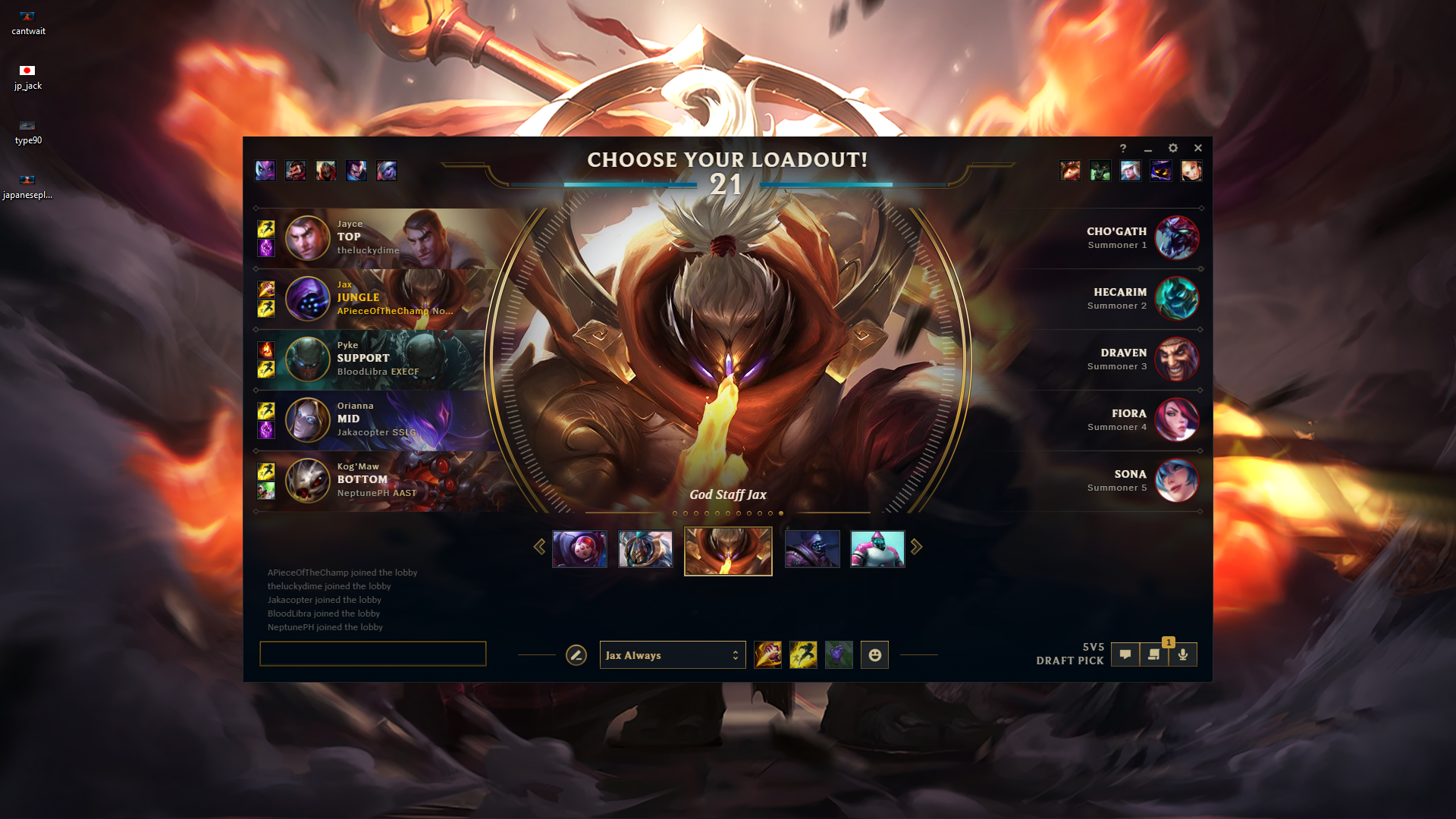This screenshot has height=819, width=1456.
Task: Open party chat via notification badge icon
Action: click(x=1154, y=654)
